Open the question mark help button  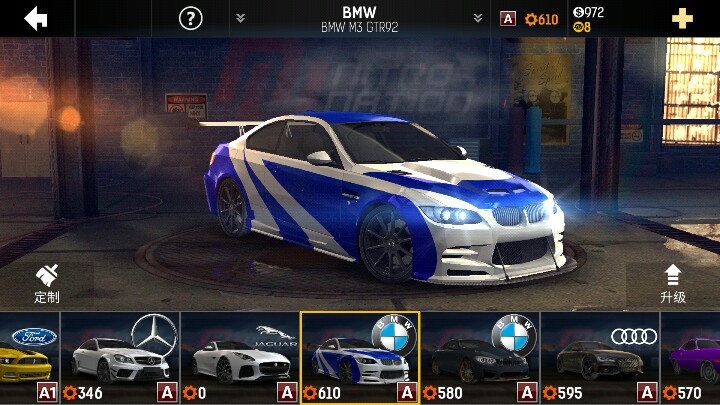[190, 18]
